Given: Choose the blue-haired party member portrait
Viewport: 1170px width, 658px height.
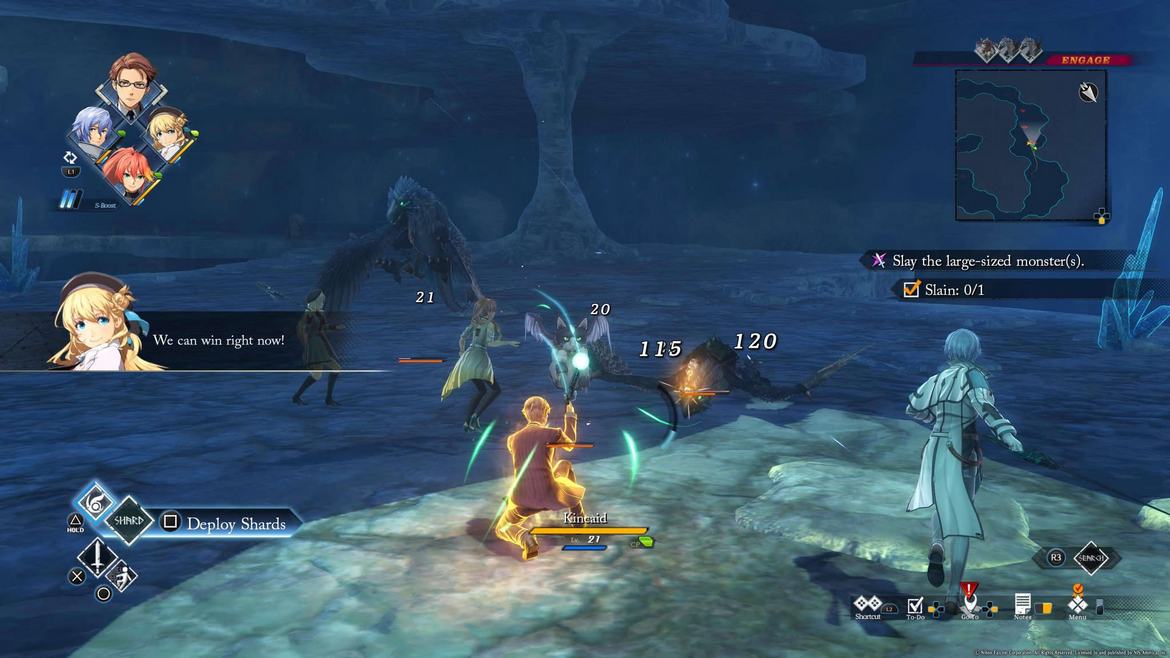Looking at the screenshot, I should click(x=95, y=129).
